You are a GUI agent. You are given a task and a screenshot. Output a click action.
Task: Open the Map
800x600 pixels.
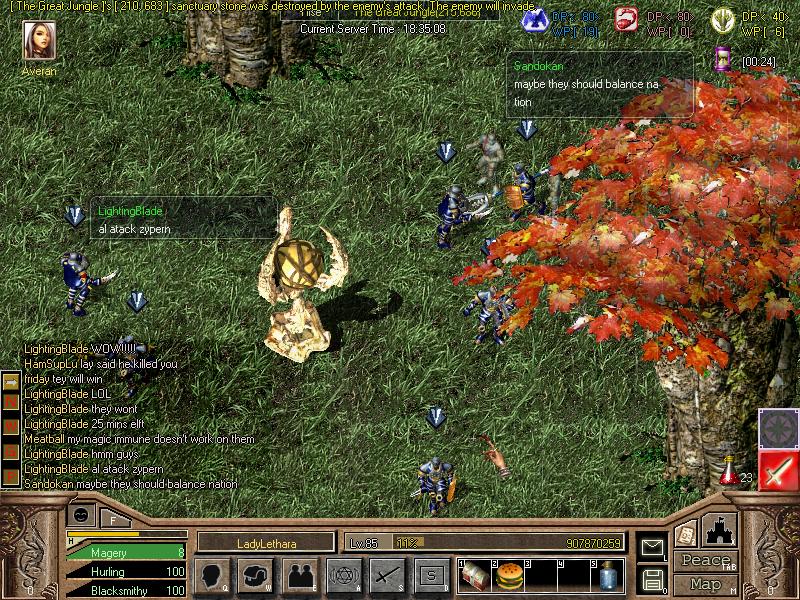click(x=705, y=584)
